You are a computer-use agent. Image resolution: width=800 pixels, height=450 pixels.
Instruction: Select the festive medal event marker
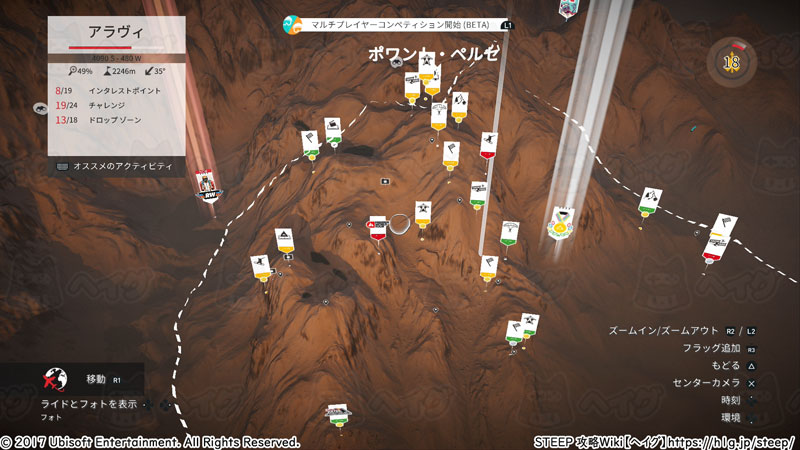(563, 223)
